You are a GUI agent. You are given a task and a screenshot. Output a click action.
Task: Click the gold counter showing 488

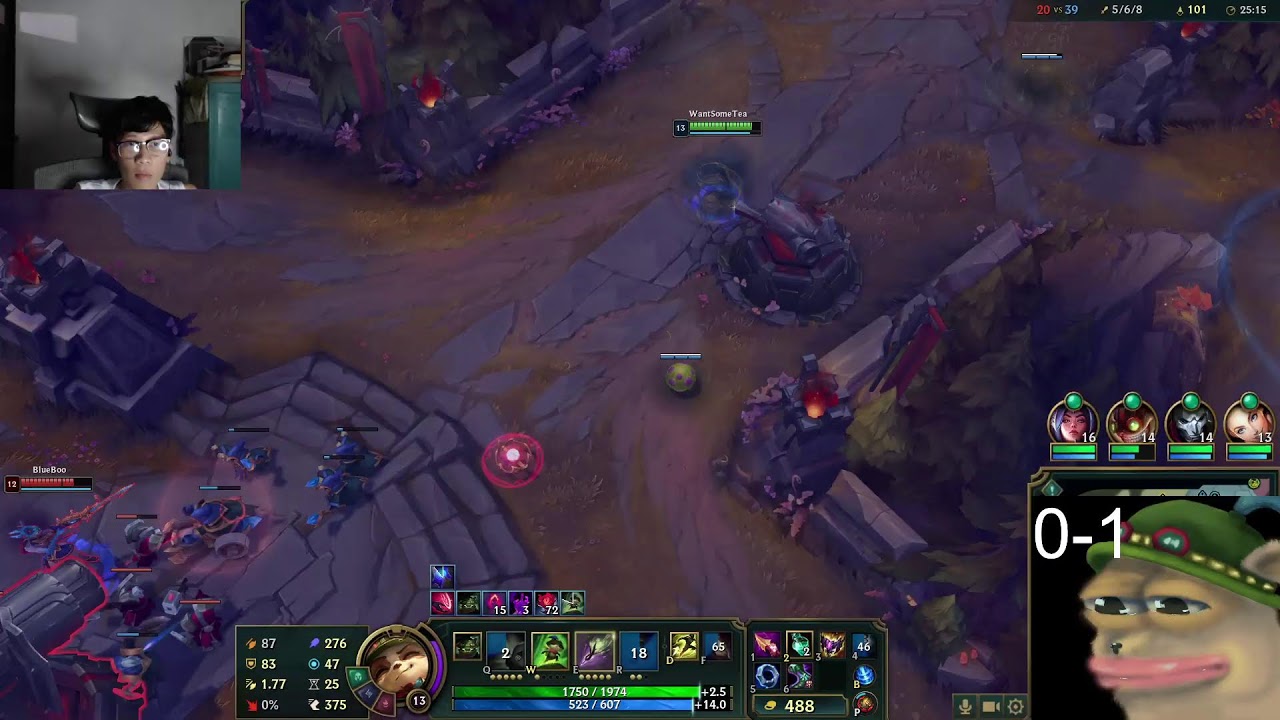click(800, 705)
